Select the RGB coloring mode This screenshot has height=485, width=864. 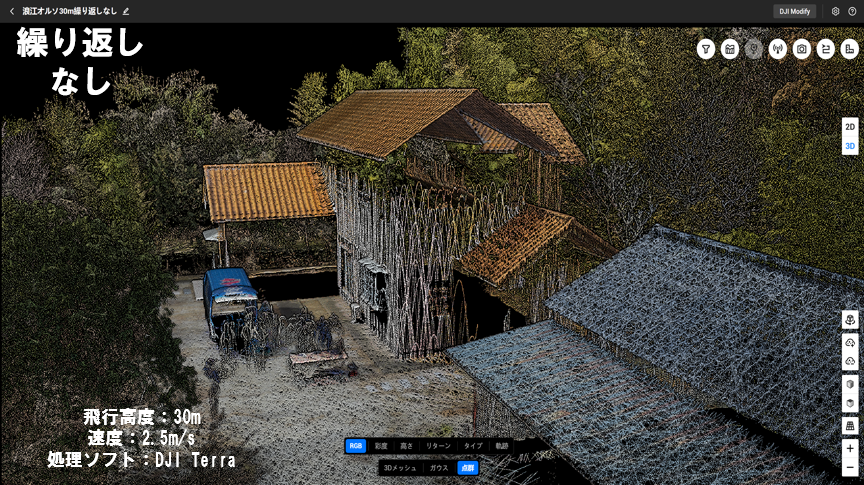pos(356,446)
